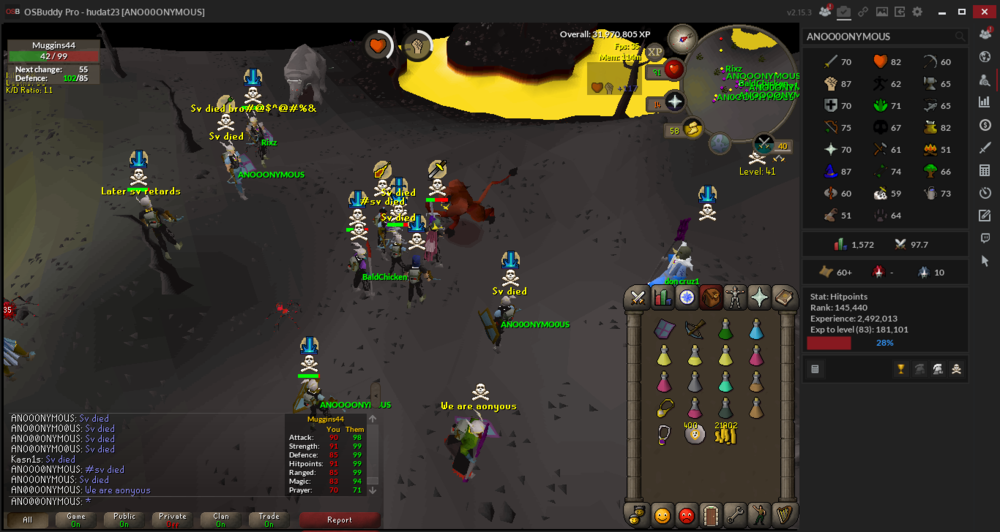Select the coin stack in the inventory
This screenshot has width=1000, height=532.
(x=726, y=433)
